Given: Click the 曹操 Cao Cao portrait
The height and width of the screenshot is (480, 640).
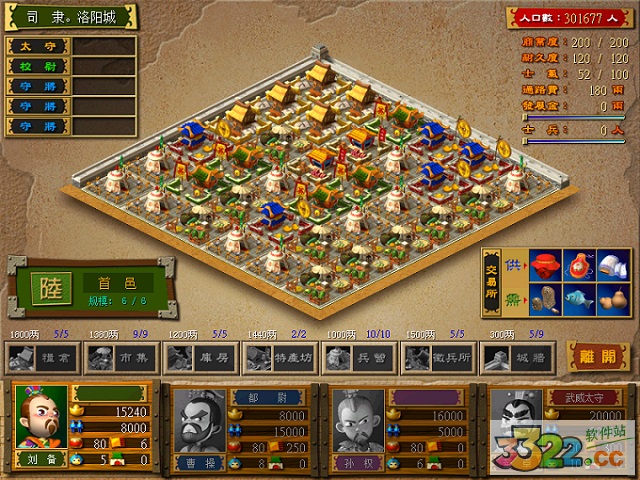Looking at the screenshot, I should click(198, 423).
